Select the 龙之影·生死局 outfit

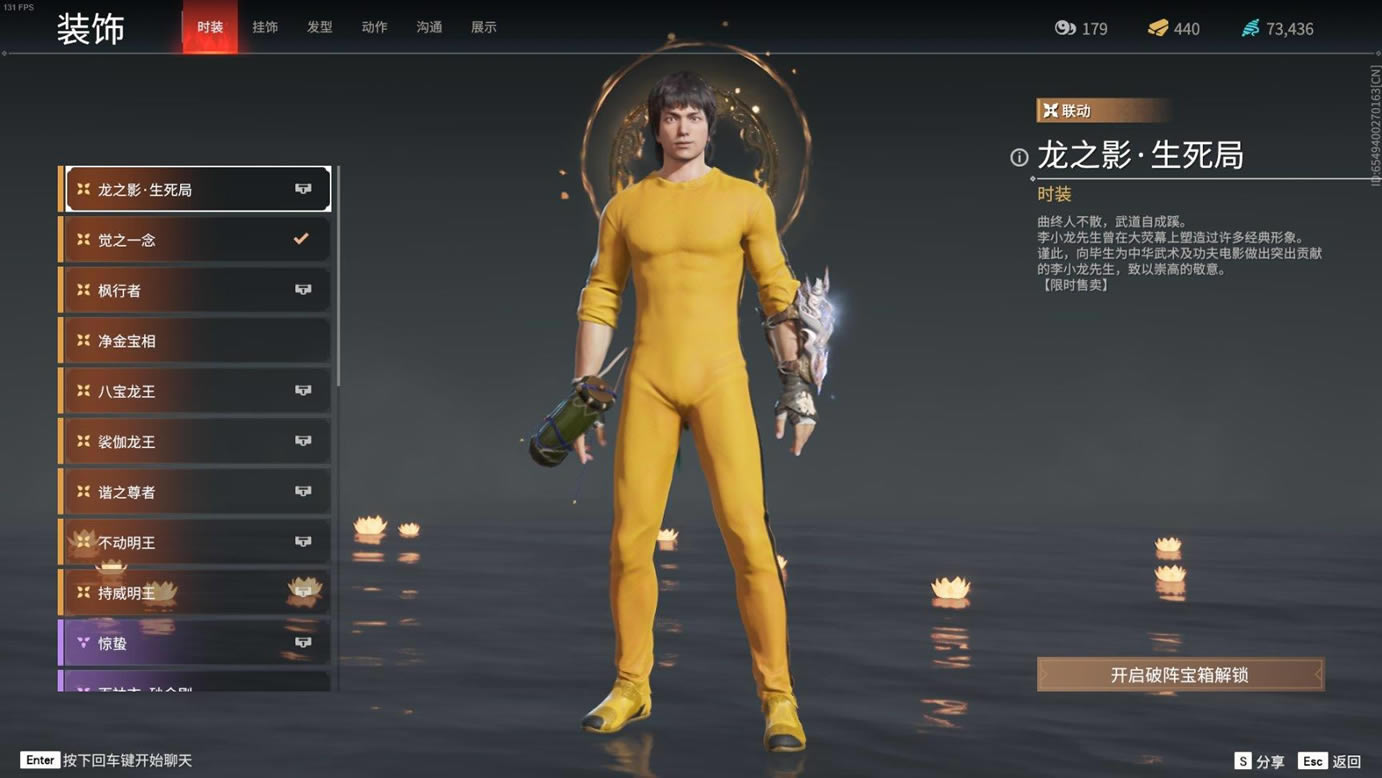pos(197,189)
